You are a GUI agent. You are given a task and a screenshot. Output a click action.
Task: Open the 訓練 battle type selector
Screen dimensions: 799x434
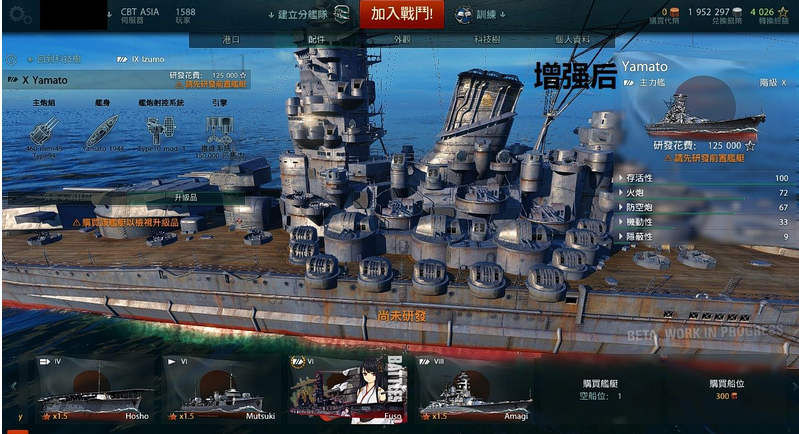point(477,15)
